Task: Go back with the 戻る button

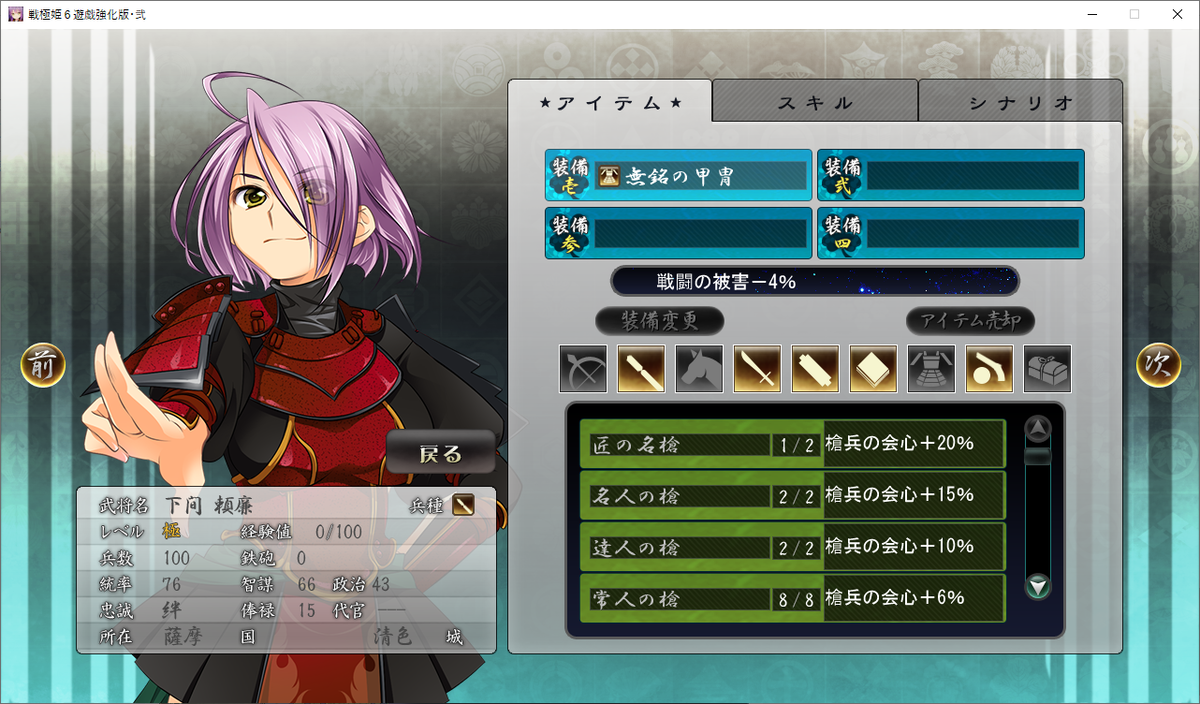Action: coord(441,453)
